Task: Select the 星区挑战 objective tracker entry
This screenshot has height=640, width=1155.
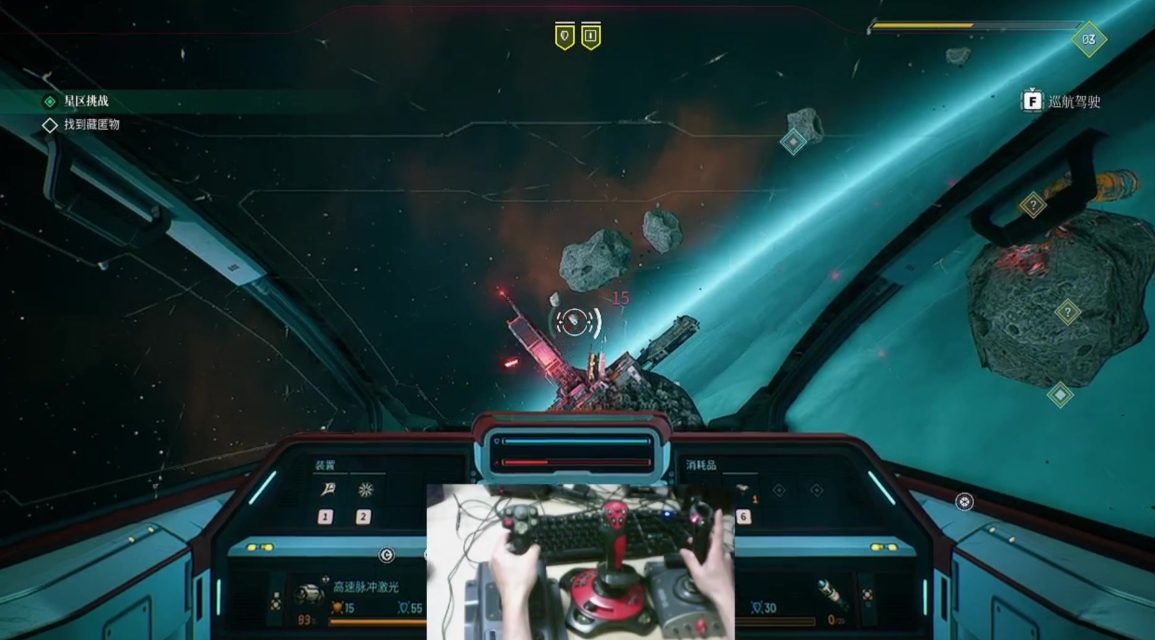Action: click(85, 101)
